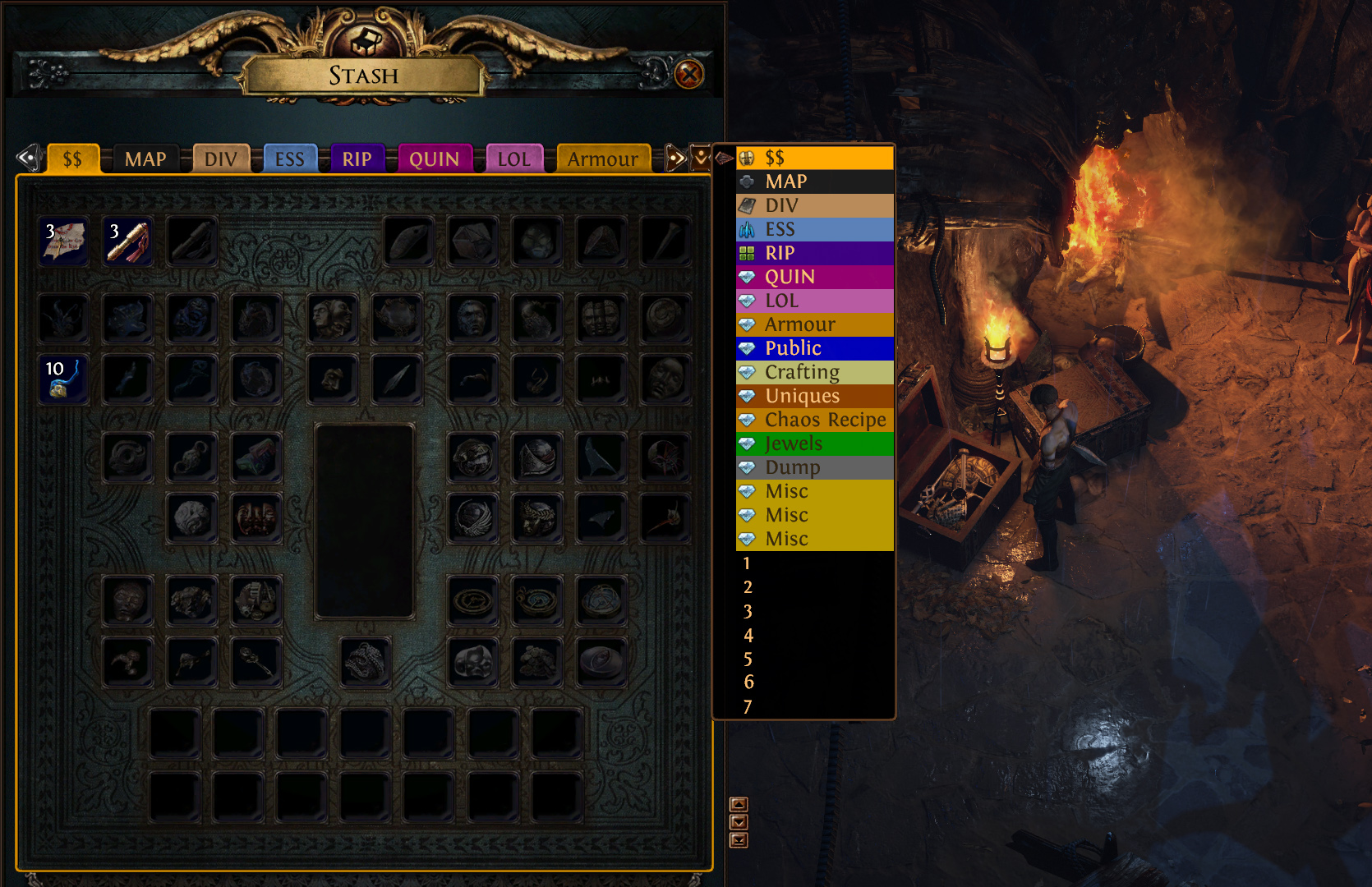Click the right double-arrow tab navigation icon
Screen dimensions: 1372x887
point(676,159)
